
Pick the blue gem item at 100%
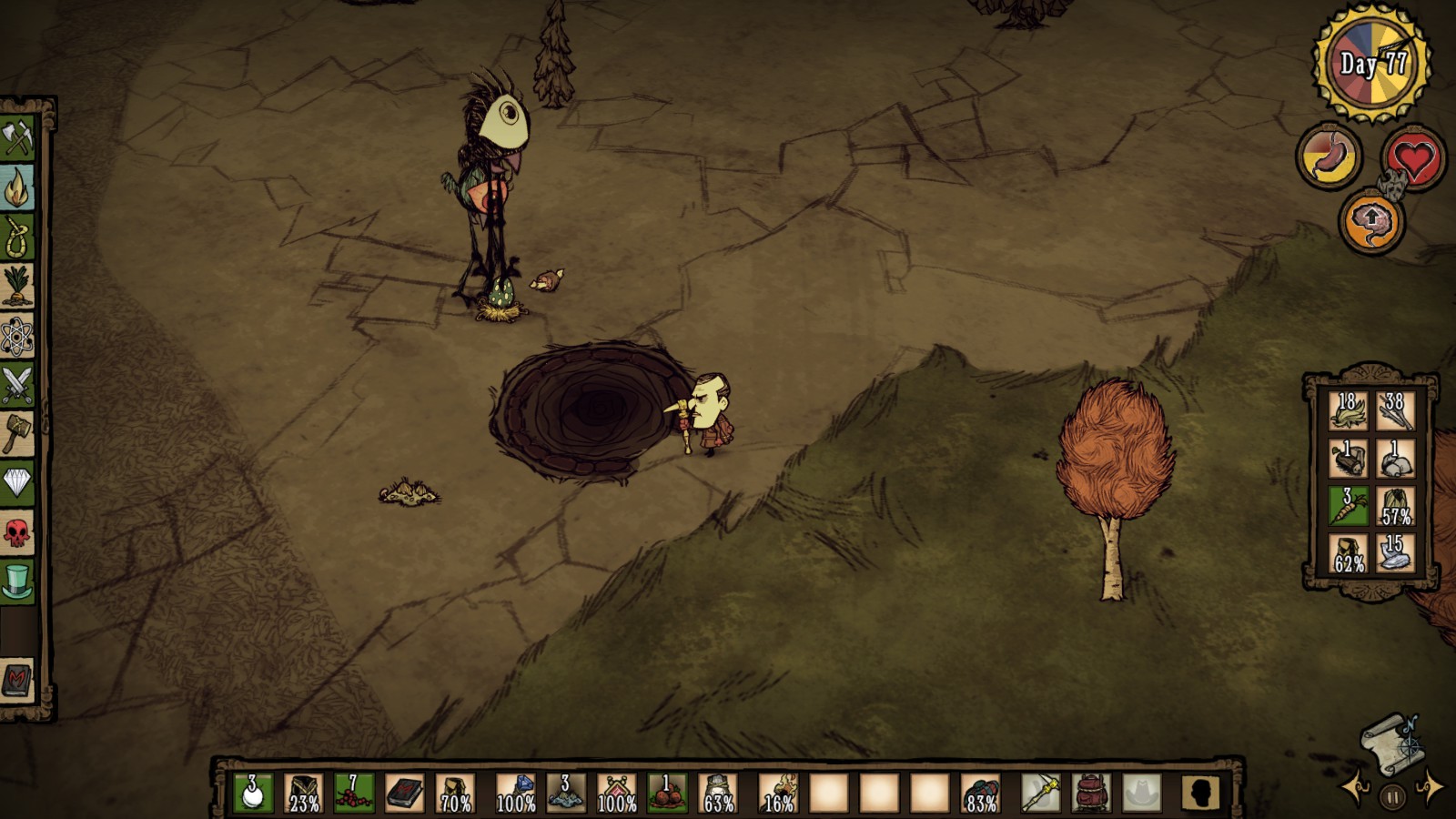[x=515, y=794]
